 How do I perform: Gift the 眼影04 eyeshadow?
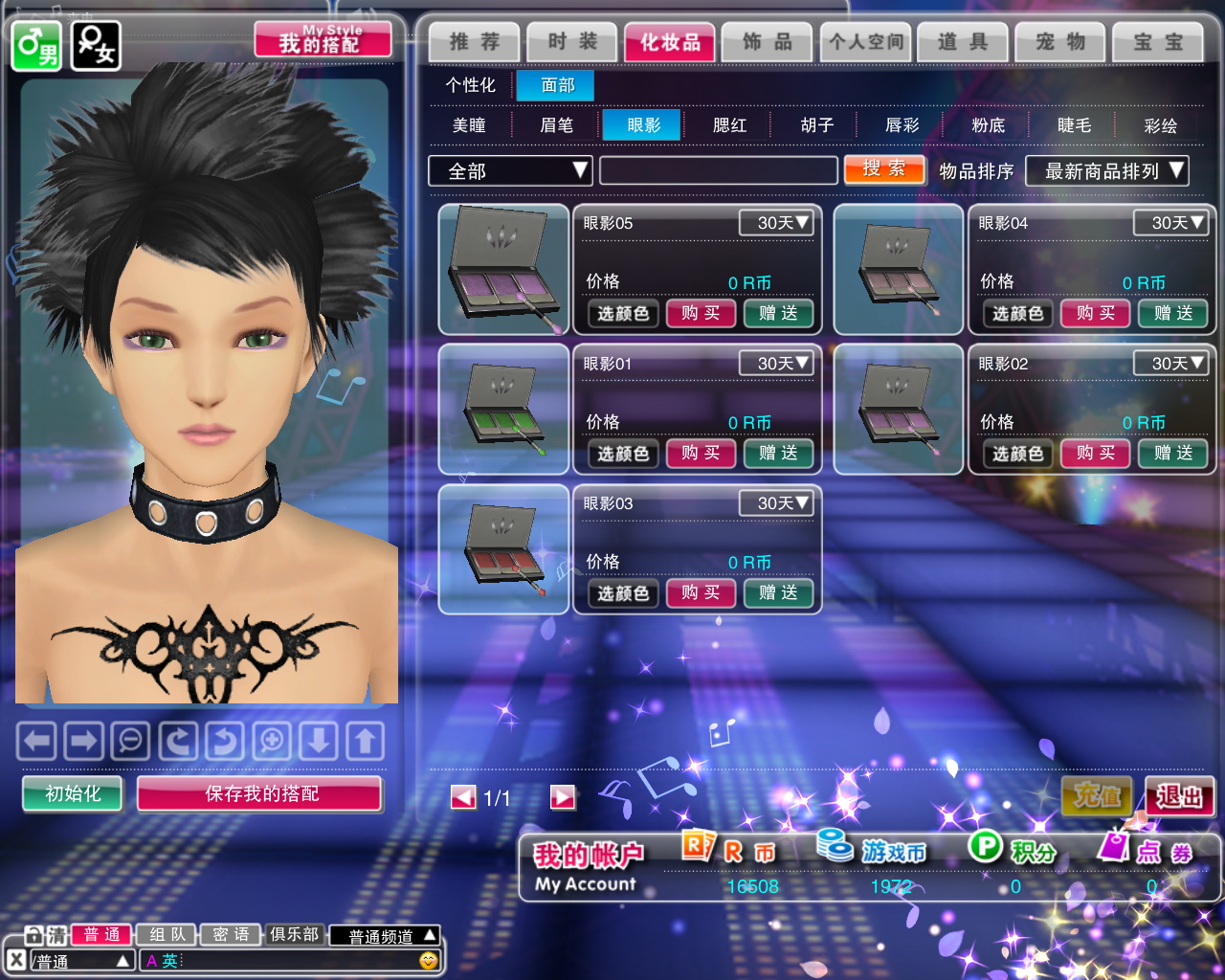(1173, 313)
